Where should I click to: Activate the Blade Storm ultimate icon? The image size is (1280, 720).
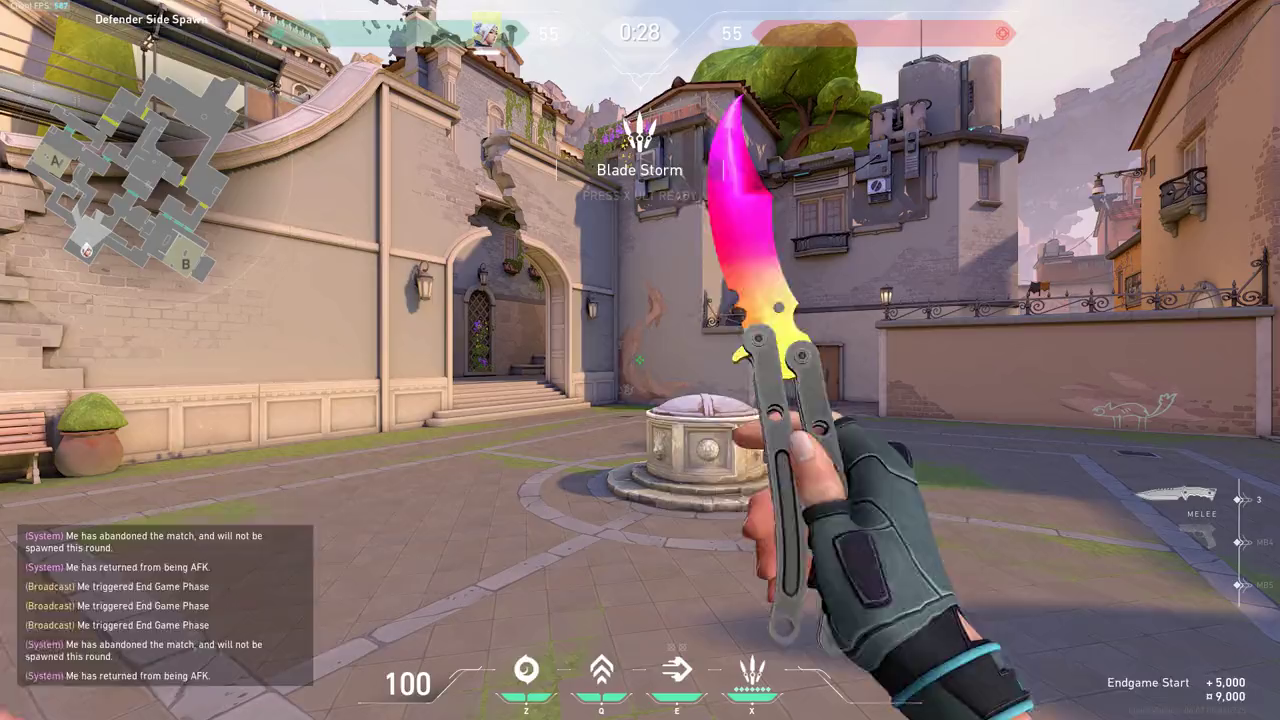[x=751, y=670]
